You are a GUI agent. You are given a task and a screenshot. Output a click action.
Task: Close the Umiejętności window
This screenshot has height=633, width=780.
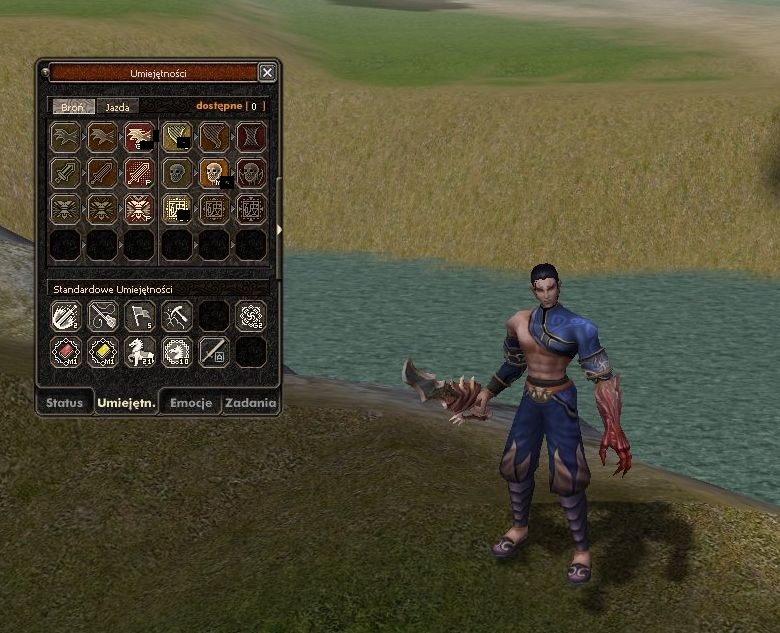[x=267, y=72]
